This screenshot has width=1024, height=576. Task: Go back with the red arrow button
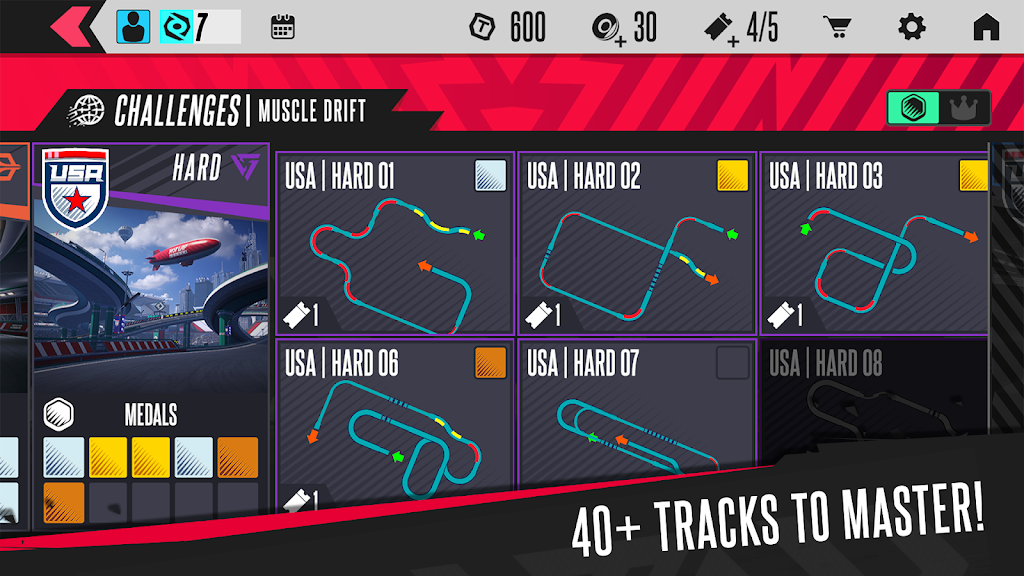76,26
